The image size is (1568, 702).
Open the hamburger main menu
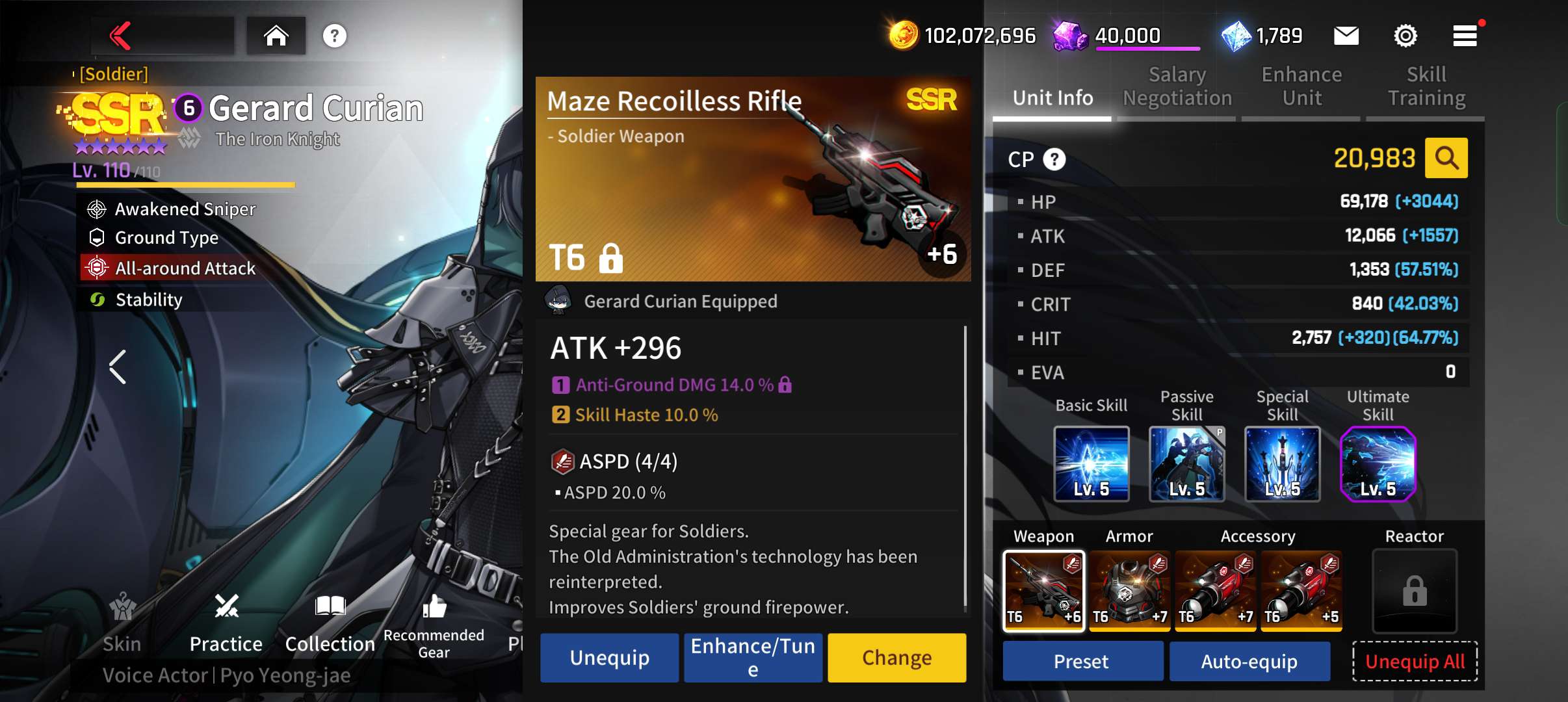pyautogui.click(x=1465, y=36)
